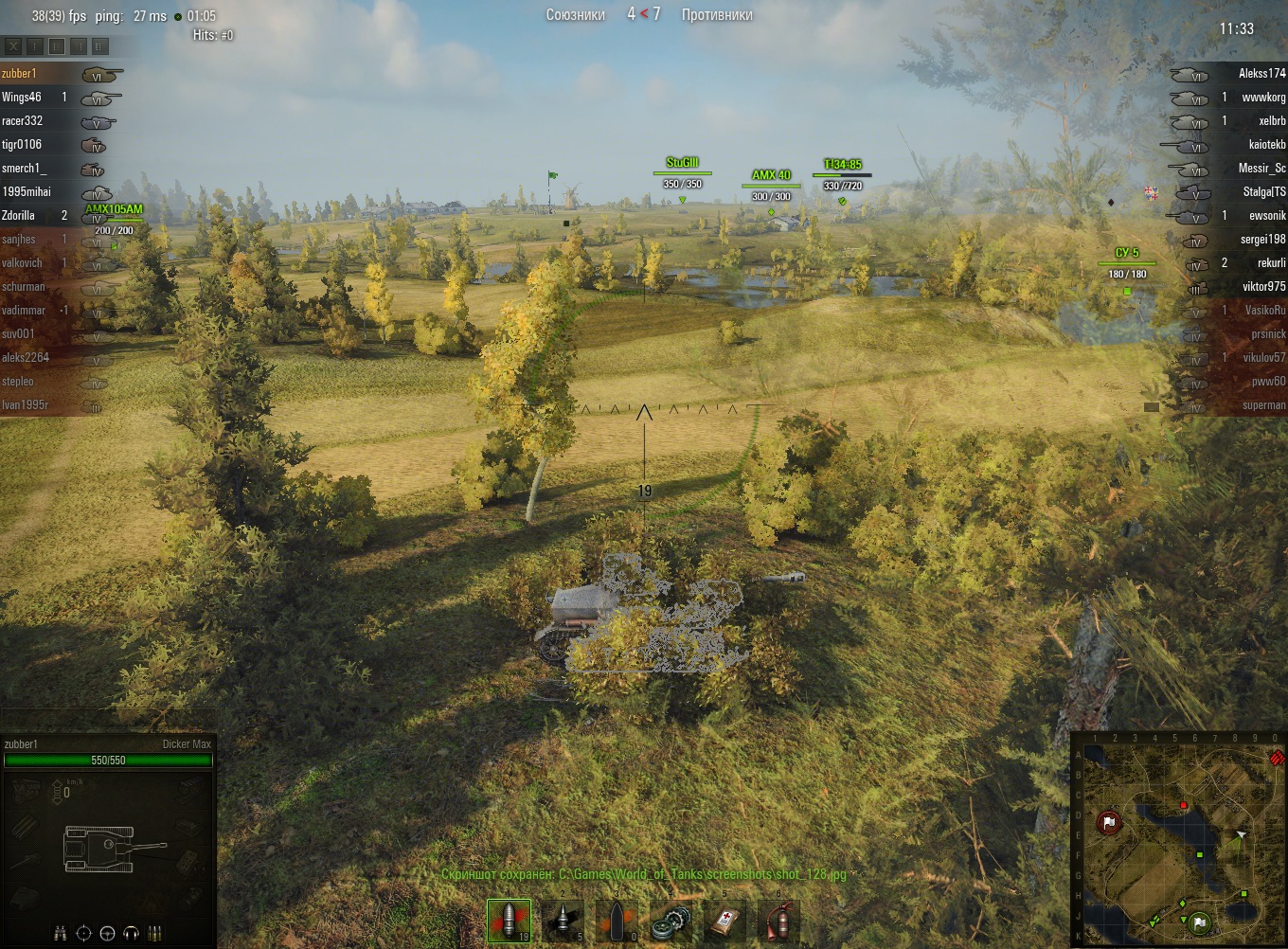Select ally racer332 in the team list
The height and width of the screenshot is (949, 1288).
[x=23, y=120]
